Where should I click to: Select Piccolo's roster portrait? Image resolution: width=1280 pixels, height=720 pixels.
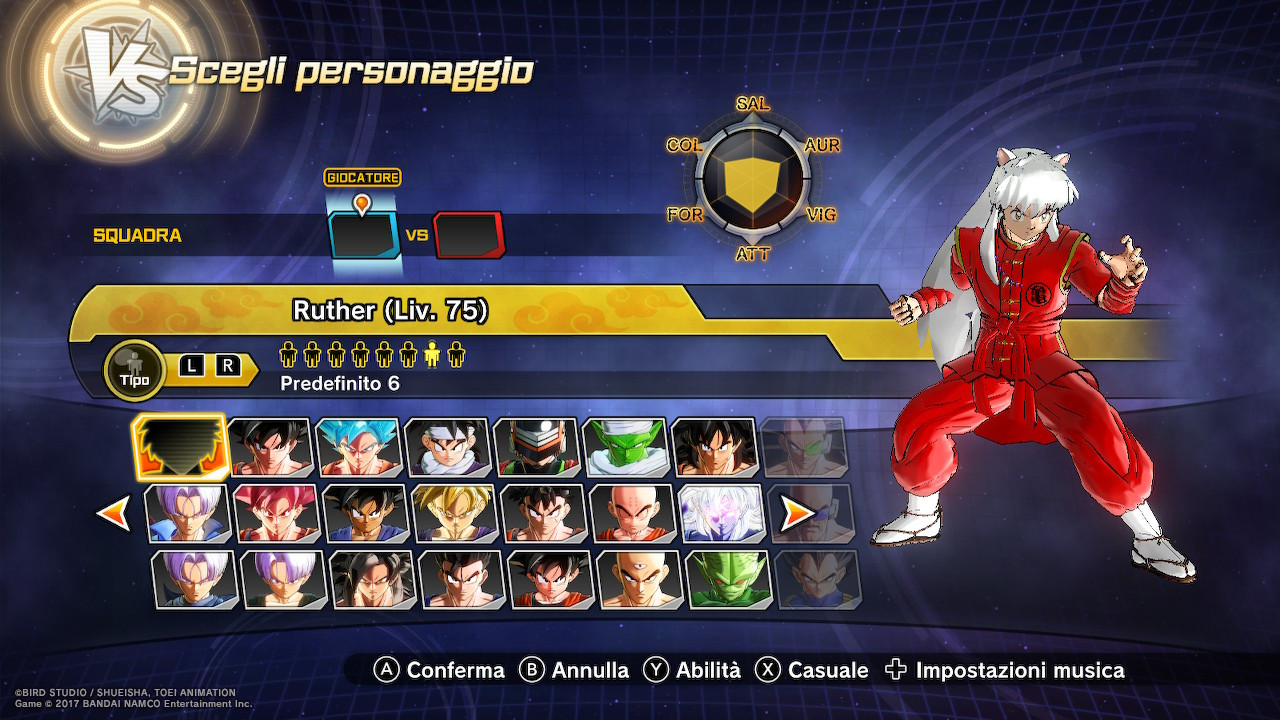pyautogui.click(x=629, y=447)
